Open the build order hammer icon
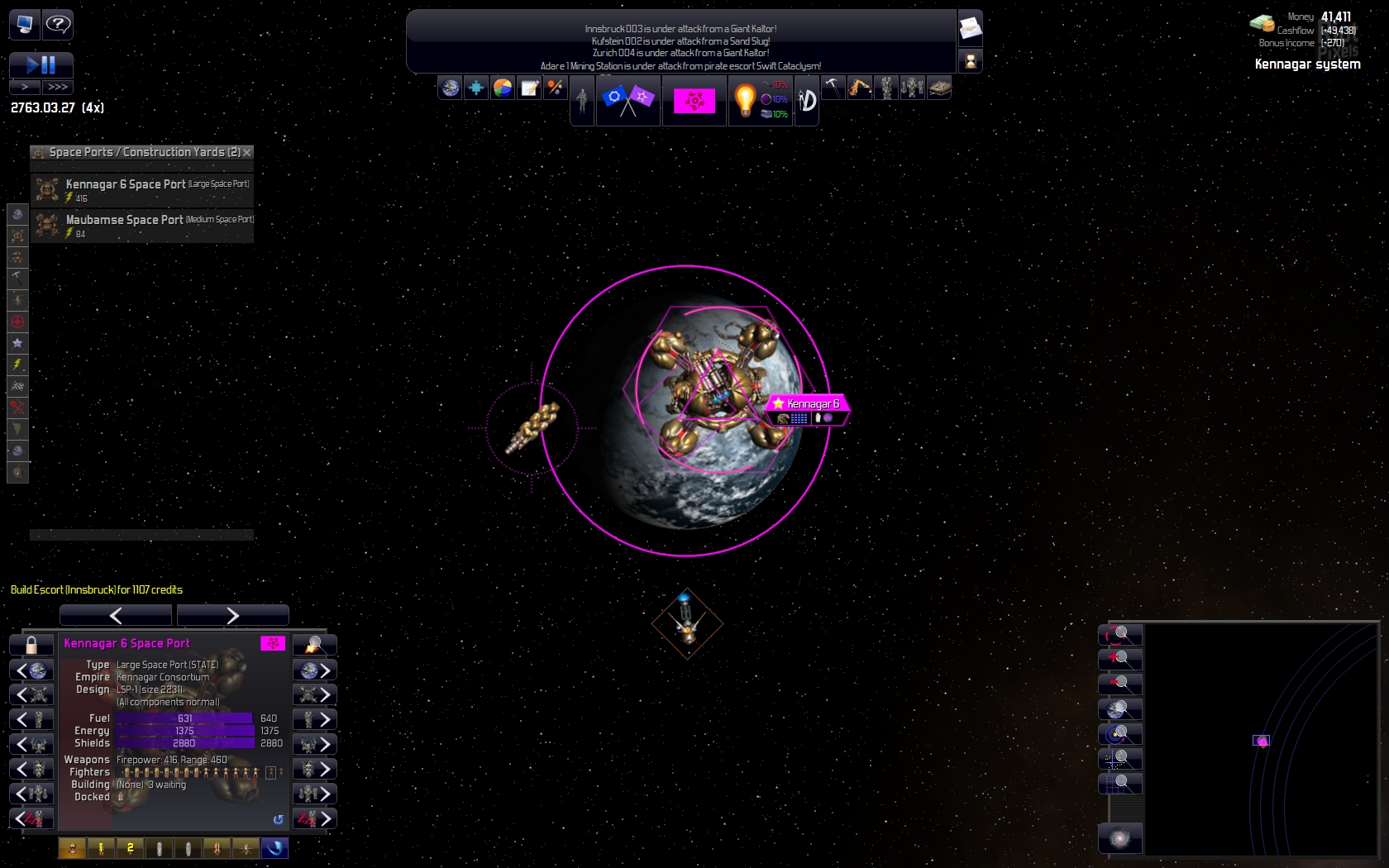Viewport: 1389px width, 868px height. click(833, 87)
